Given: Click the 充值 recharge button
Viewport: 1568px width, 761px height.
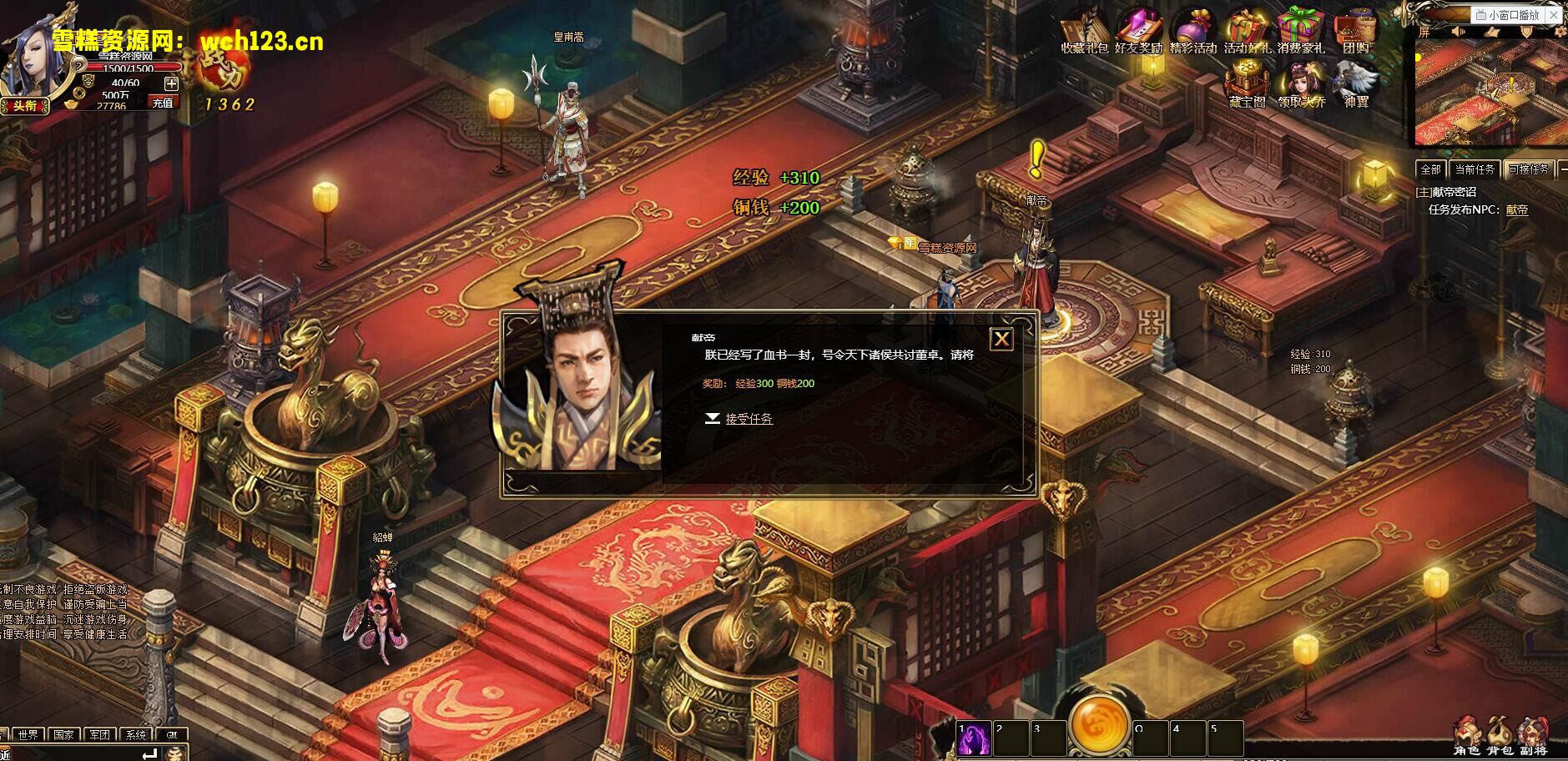Looking at the screenshot, I should [x=163, y=103].
